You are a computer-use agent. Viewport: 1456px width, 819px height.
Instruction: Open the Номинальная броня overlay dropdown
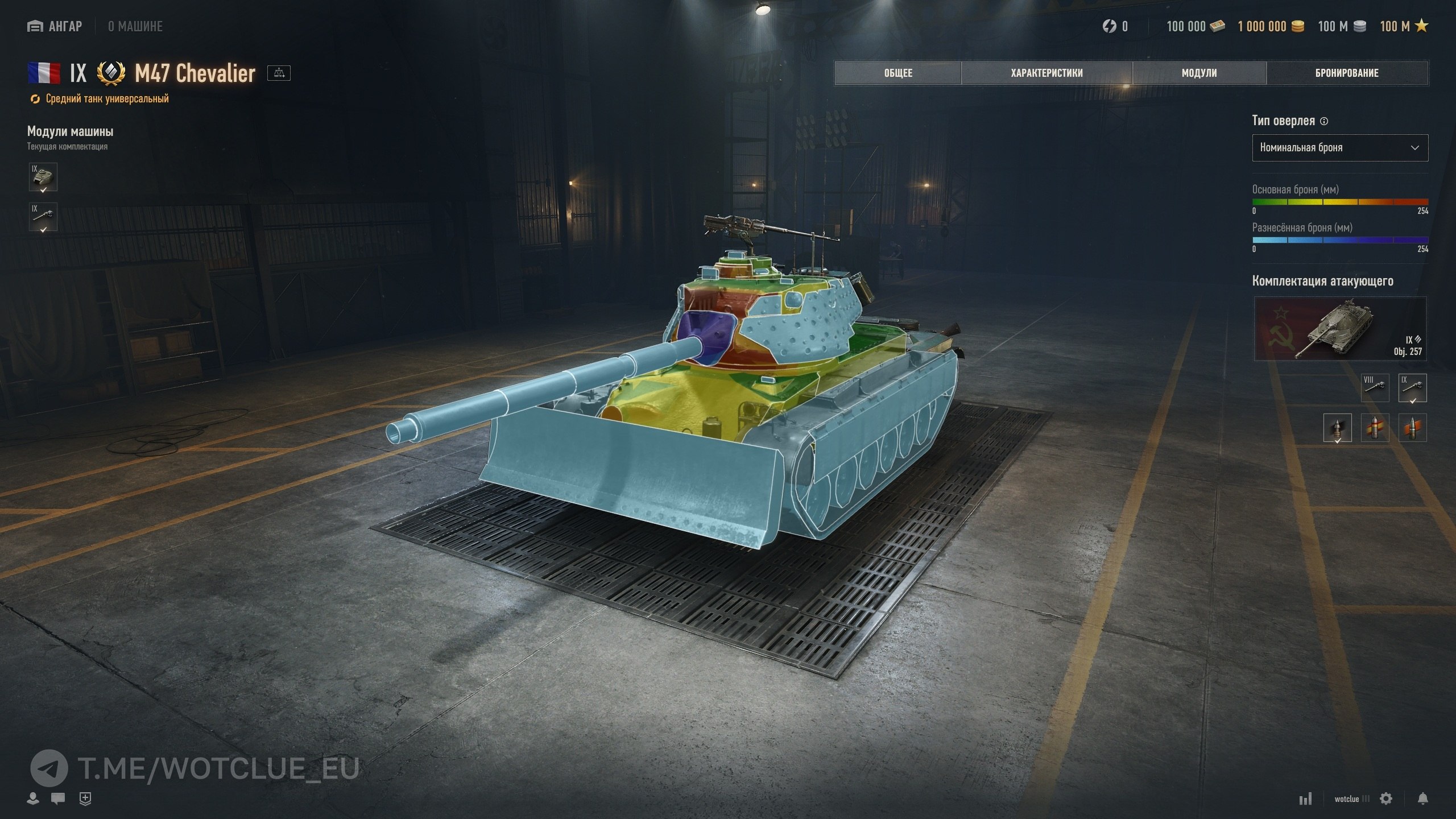pos(1339,148)
